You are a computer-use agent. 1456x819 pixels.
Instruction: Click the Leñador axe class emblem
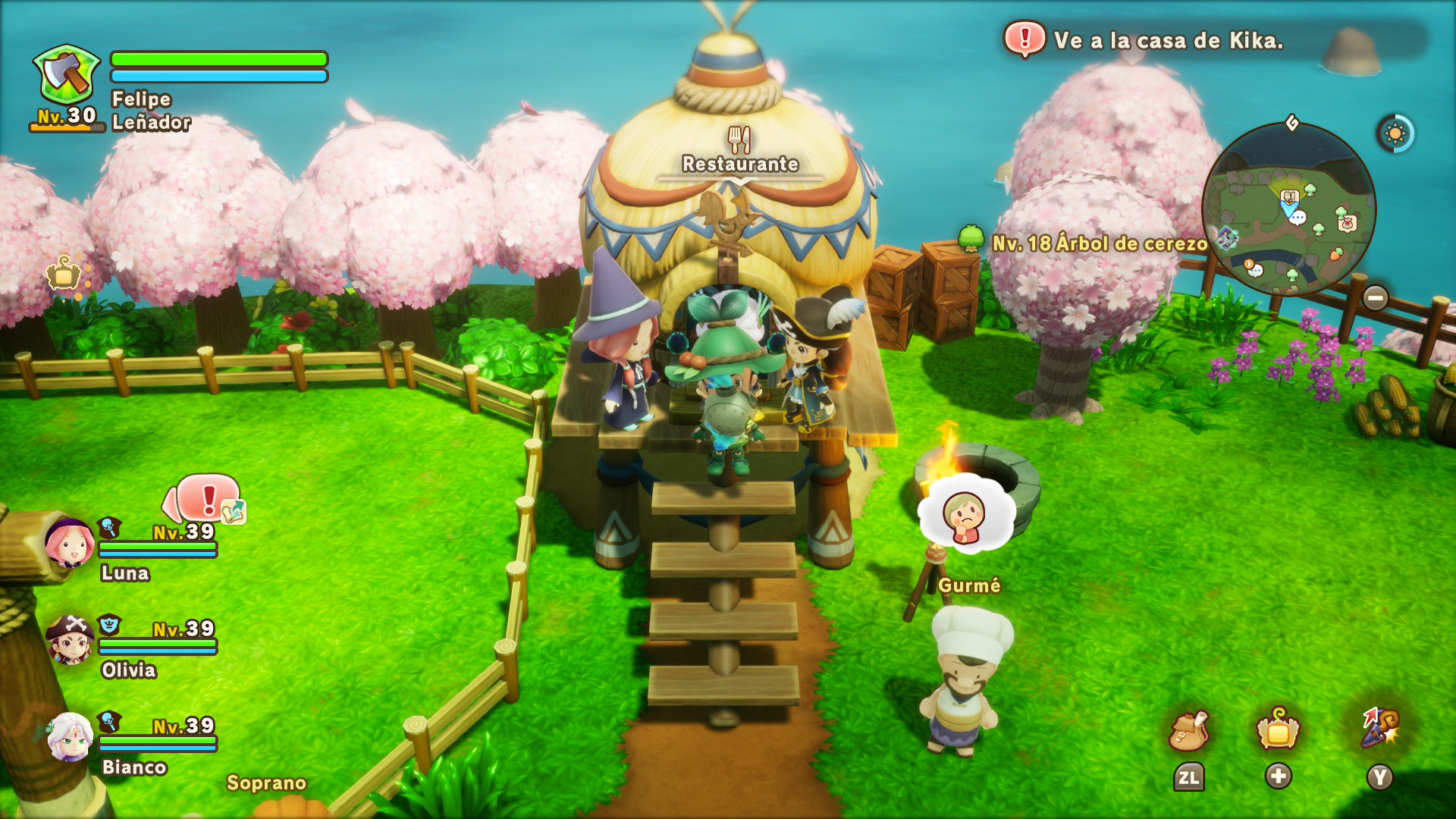pyautogui.click(x=67, y=76)
